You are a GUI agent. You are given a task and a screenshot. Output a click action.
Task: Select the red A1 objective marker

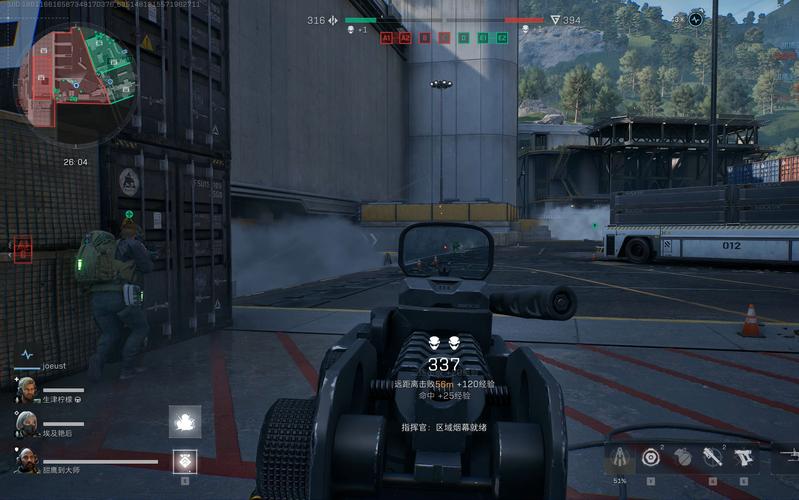[387, 37]
